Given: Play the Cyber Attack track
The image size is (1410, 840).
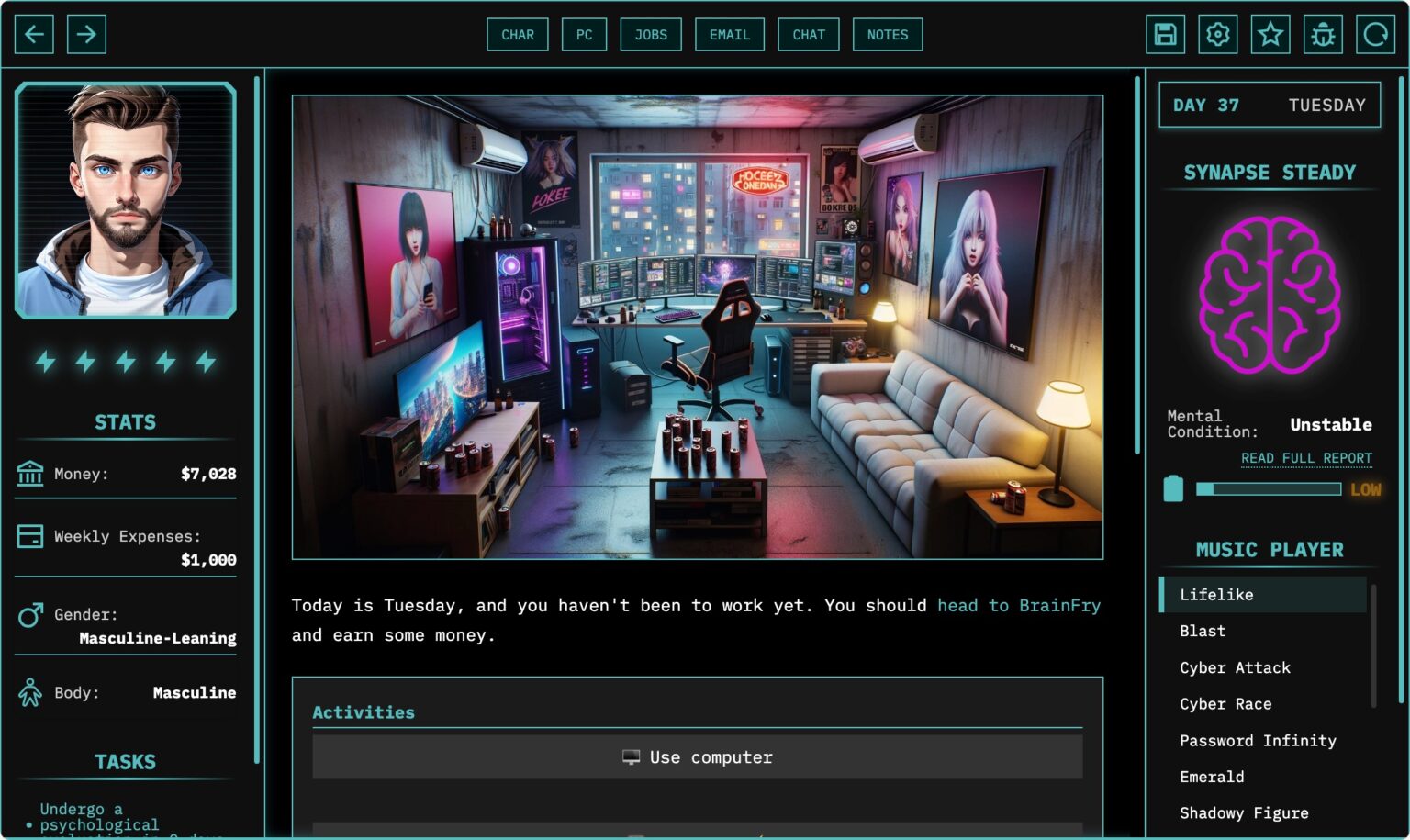Looking at the screenshot, I should click(x=1234, y=667).
